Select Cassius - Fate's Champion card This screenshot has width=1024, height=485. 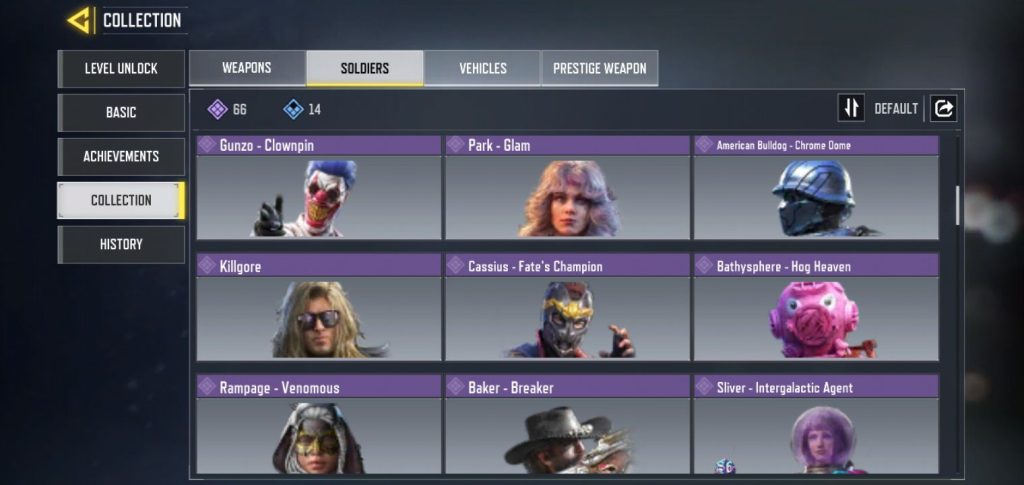click(567, 307)
